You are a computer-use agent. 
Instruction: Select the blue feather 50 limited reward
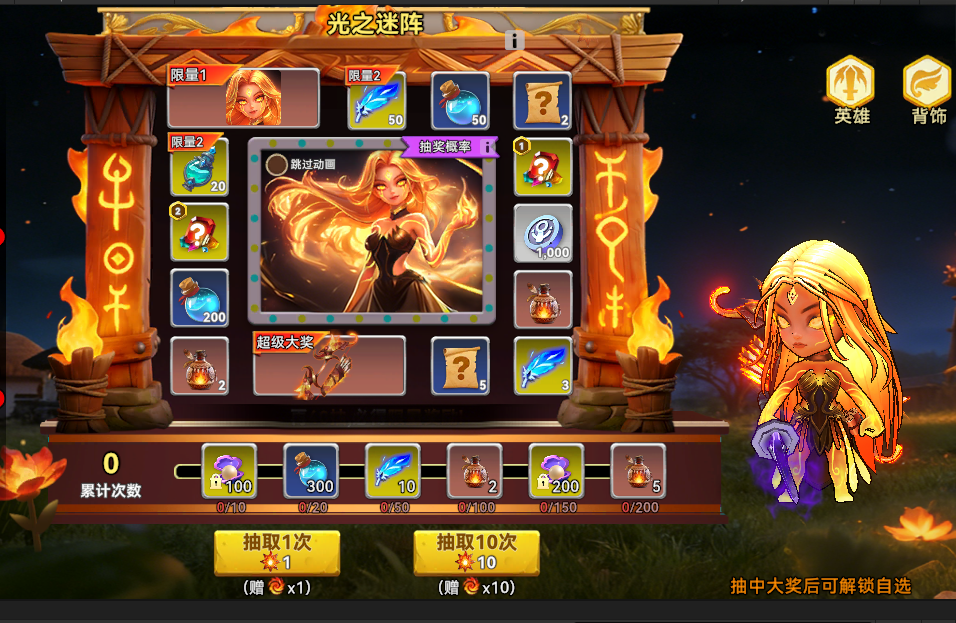pyautogui.click(x=376, y=101)
